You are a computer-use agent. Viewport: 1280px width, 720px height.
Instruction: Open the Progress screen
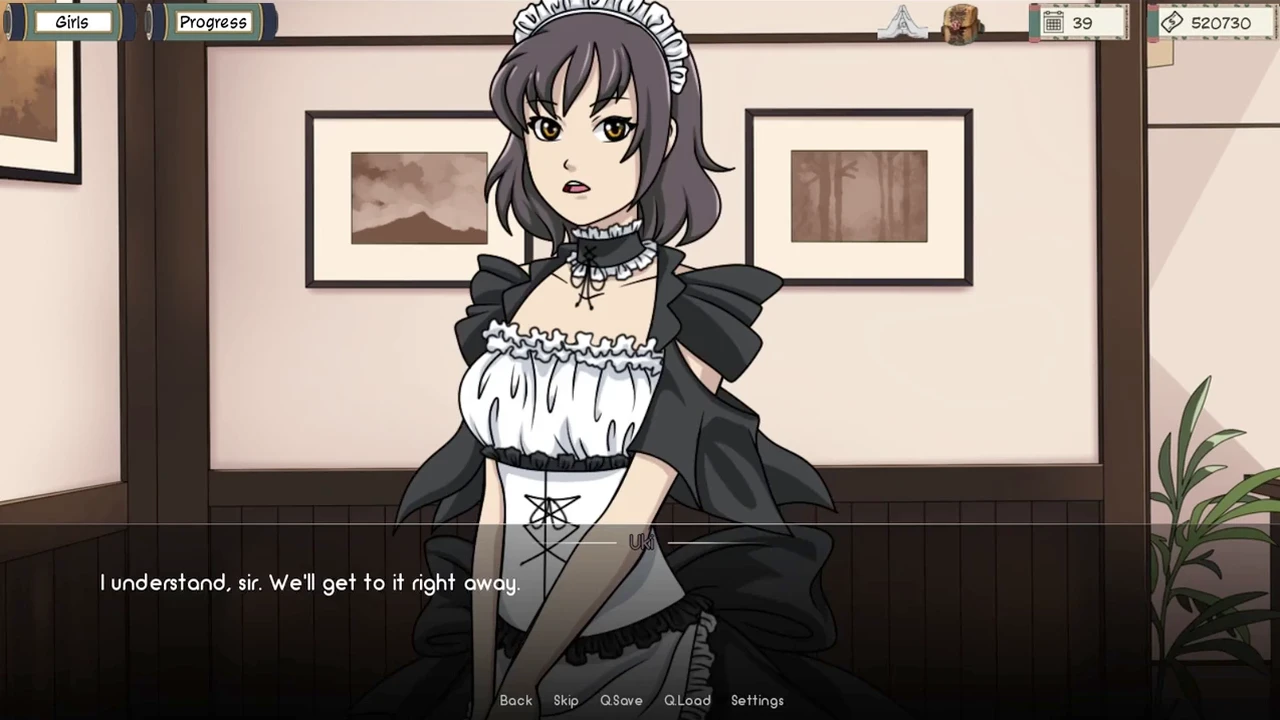click(212, 22)
